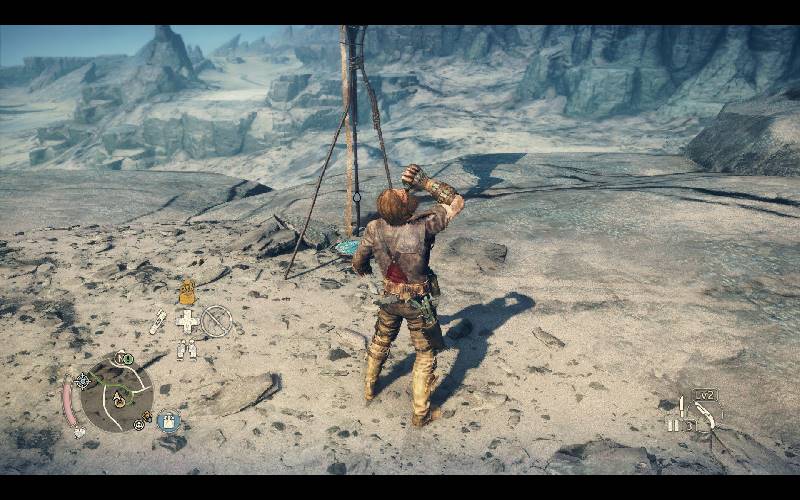The image size is (800, 500).
Task: Open the circular minimap
Action: click(x=117, y=391)
